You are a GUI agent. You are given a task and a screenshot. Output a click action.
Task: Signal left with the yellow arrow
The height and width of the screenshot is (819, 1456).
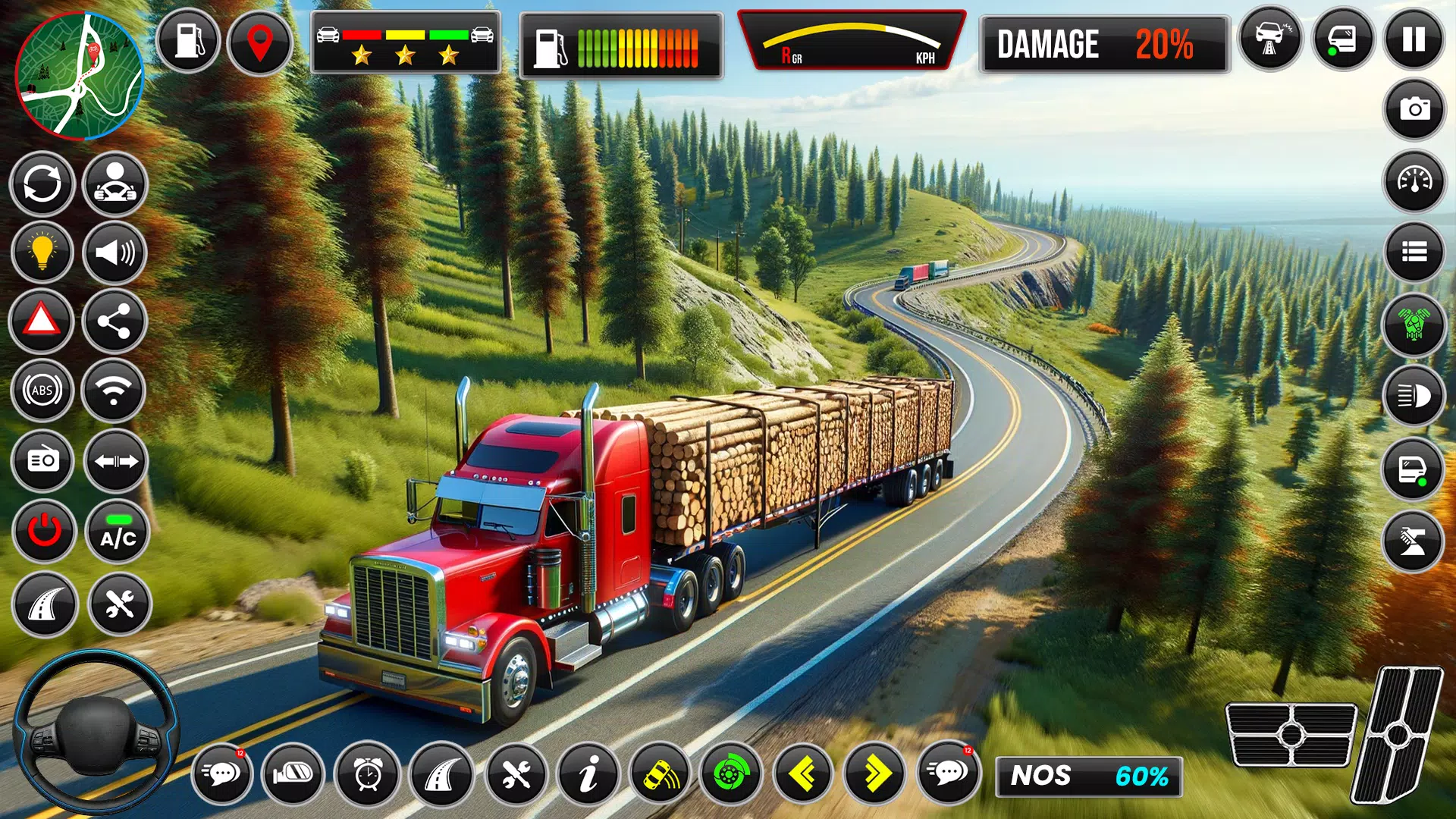[x=802, y=774]
